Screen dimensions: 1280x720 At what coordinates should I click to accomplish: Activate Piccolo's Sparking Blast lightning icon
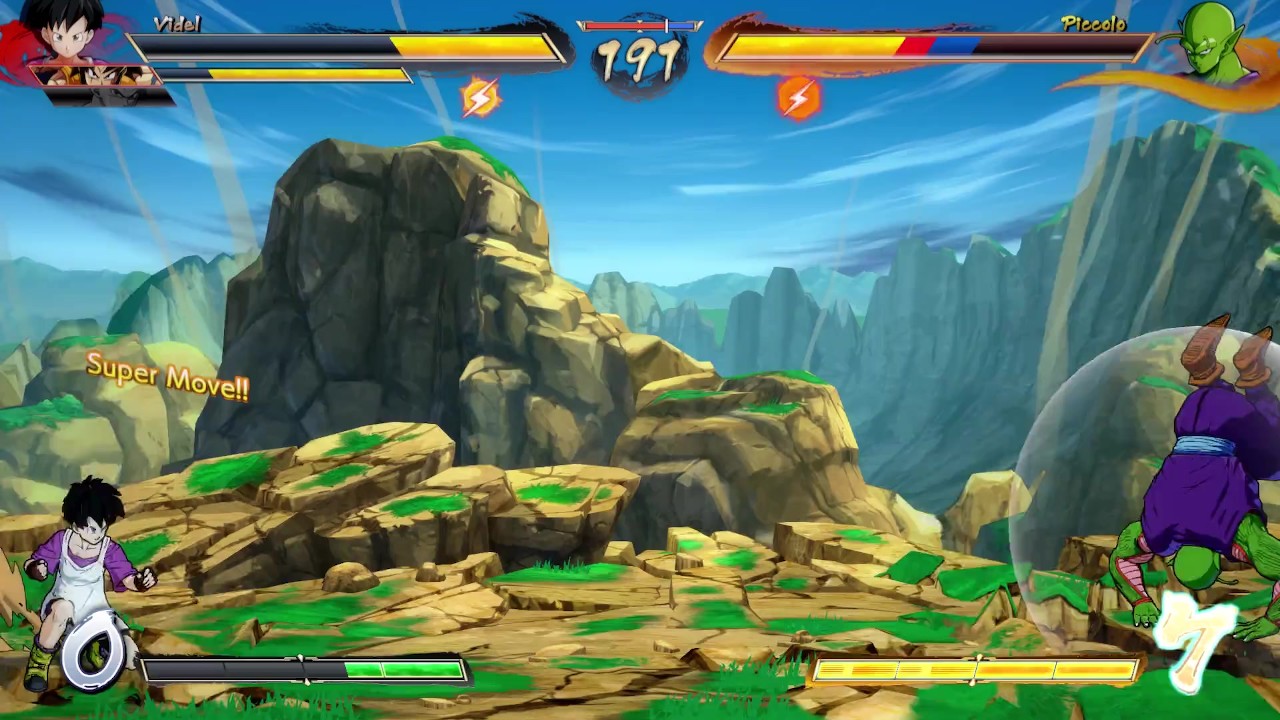pos(798,98)
